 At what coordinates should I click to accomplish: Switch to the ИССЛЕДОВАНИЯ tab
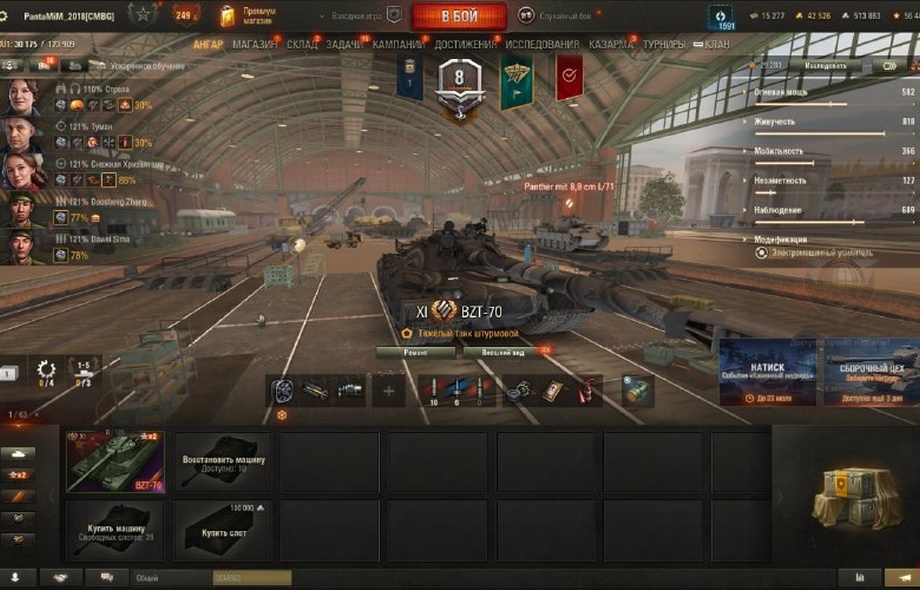pos(542,45)
